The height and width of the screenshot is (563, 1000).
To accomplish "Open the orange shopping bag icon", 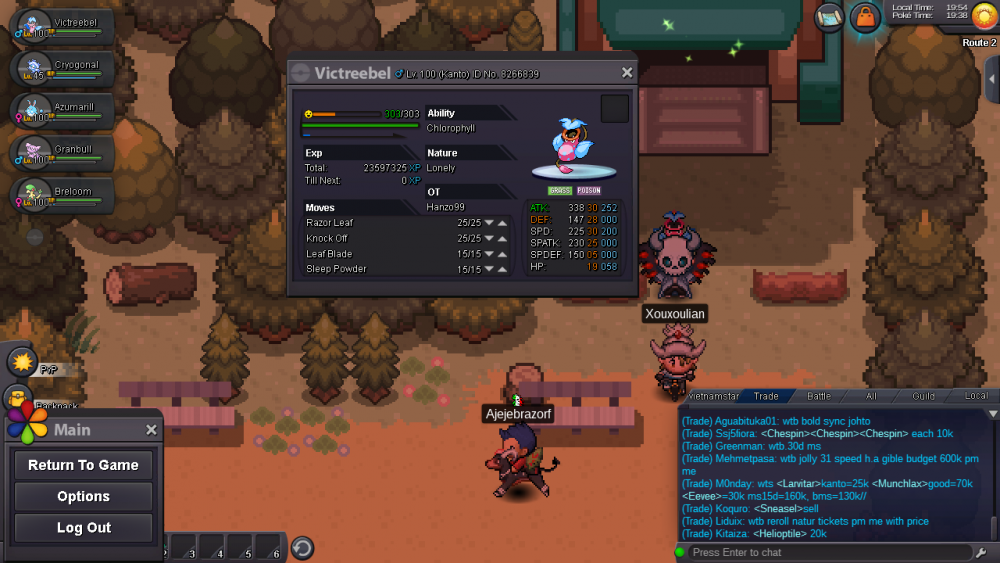I will (x=865, y=17).
